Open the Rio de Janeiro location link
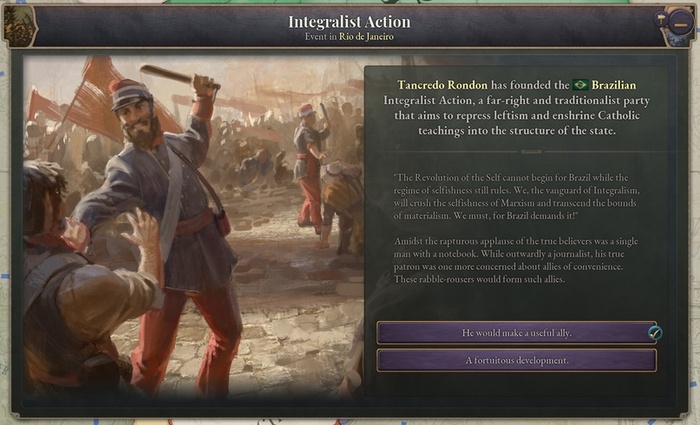 point(366,37)
